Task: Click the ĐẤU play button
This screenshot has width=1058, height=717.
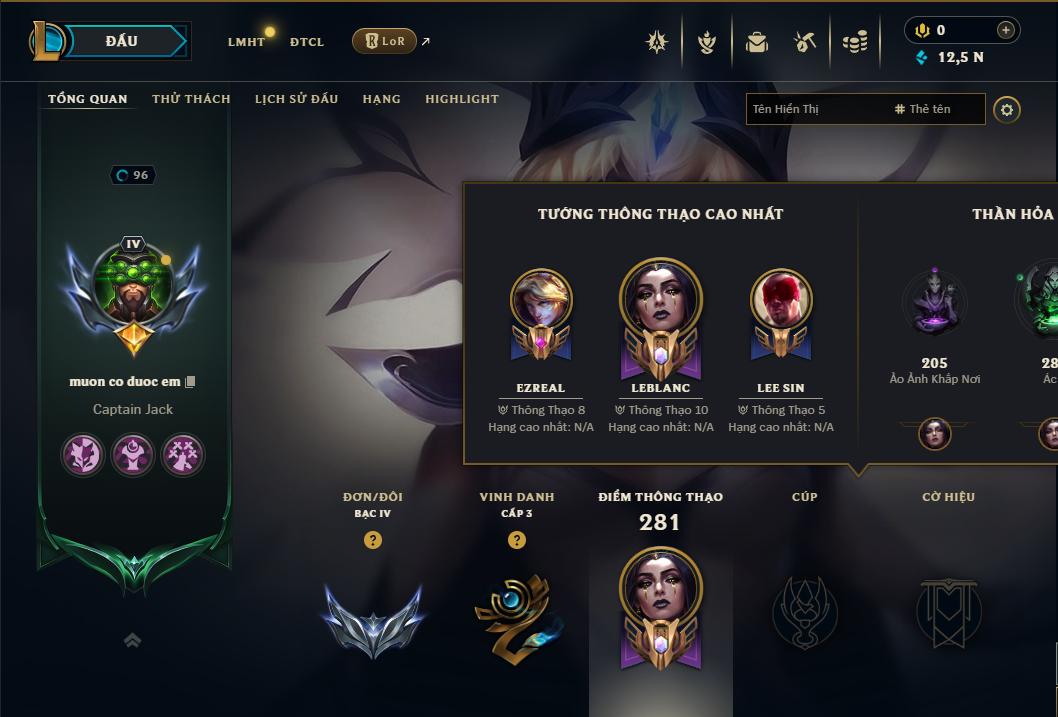Action: click(x=122, y=41)
